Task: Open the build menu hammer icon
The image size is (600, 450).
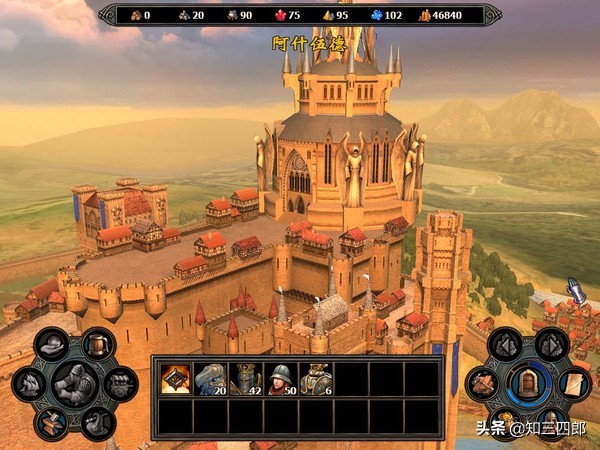Action: [x=482, y=383]
